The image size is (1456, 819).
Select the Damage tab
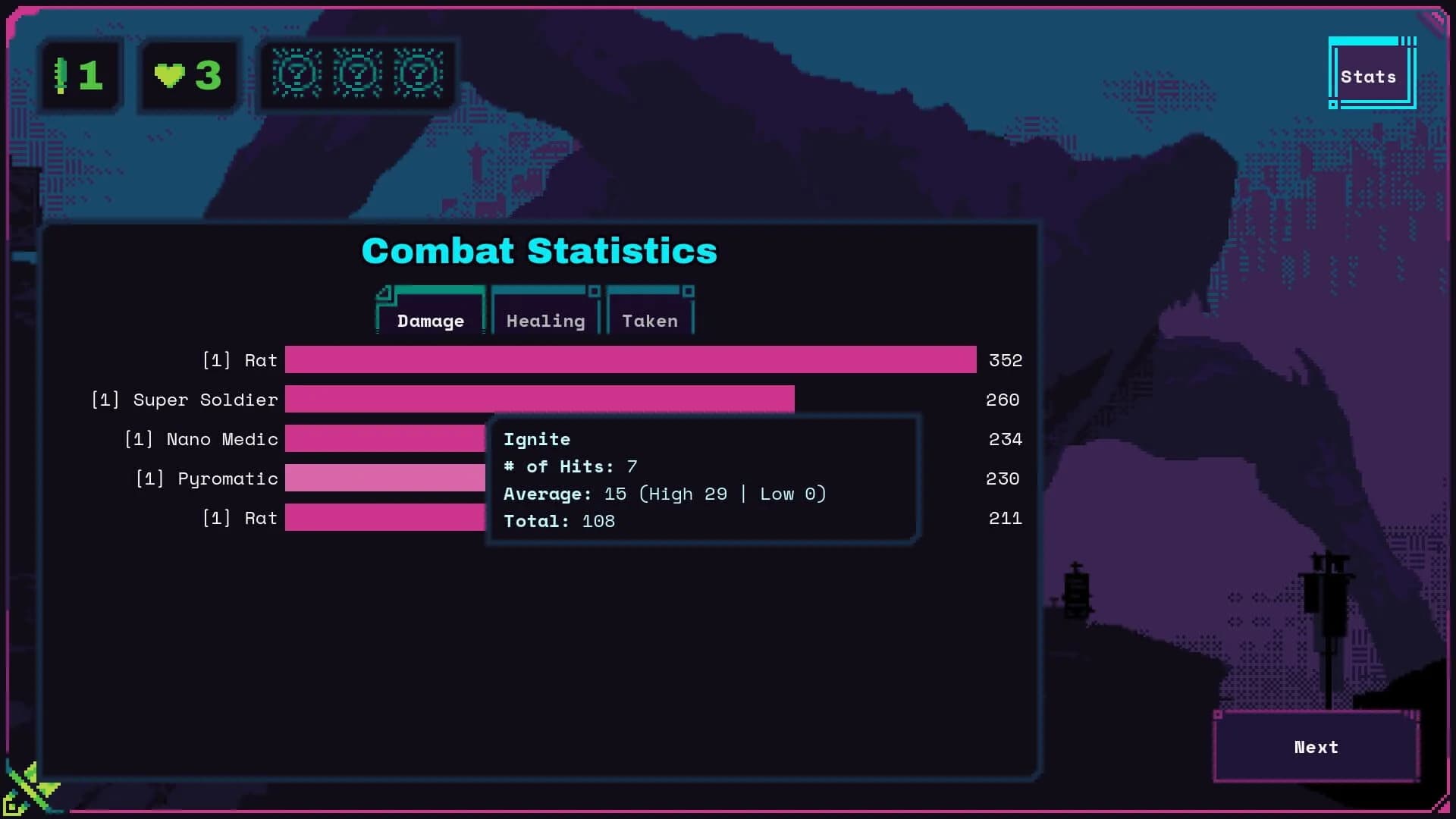430,321
